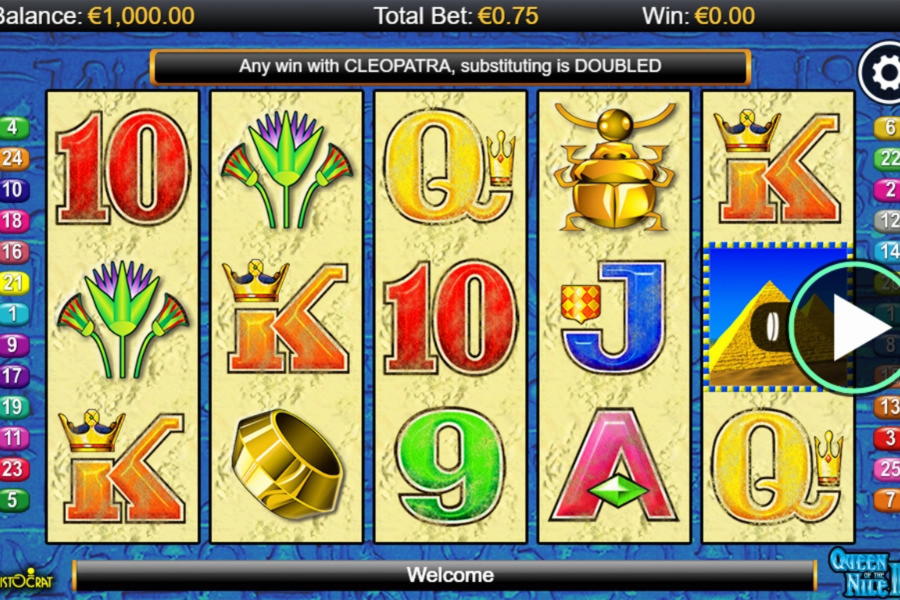
Task: Select payline number 4 marker
Action: (14, 127)
